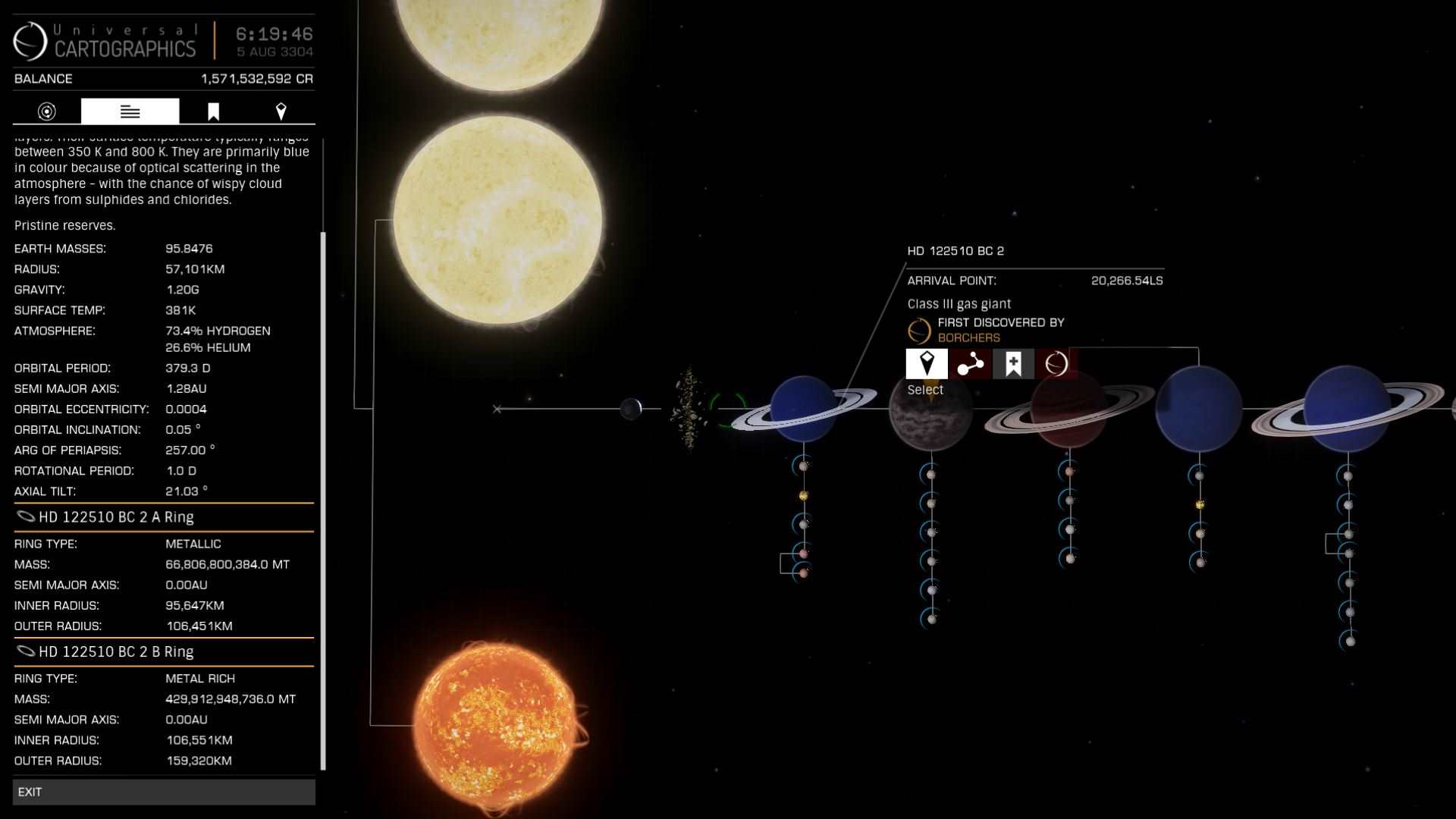Click the Universal Cartographics icon in popup

pyautogui.click(x=1056, y=364)
